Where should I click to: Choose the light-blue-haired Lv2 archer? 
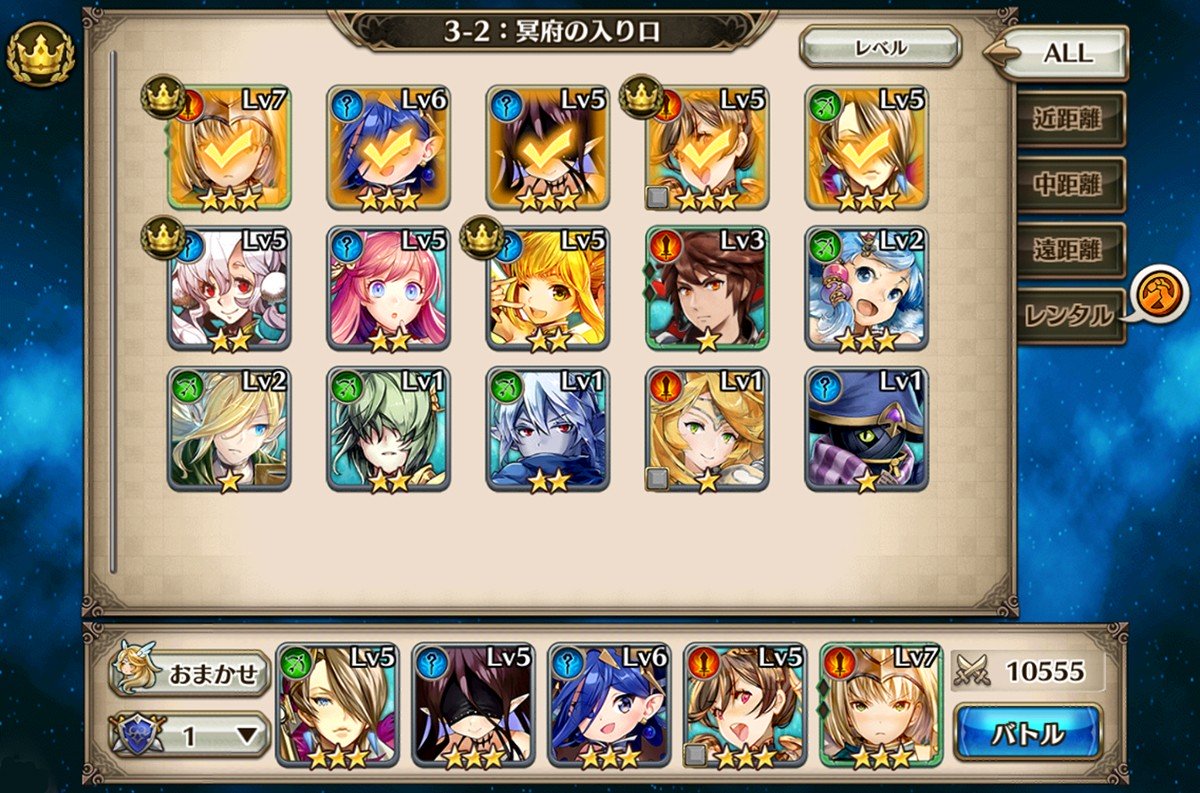(x=866, y=288)
